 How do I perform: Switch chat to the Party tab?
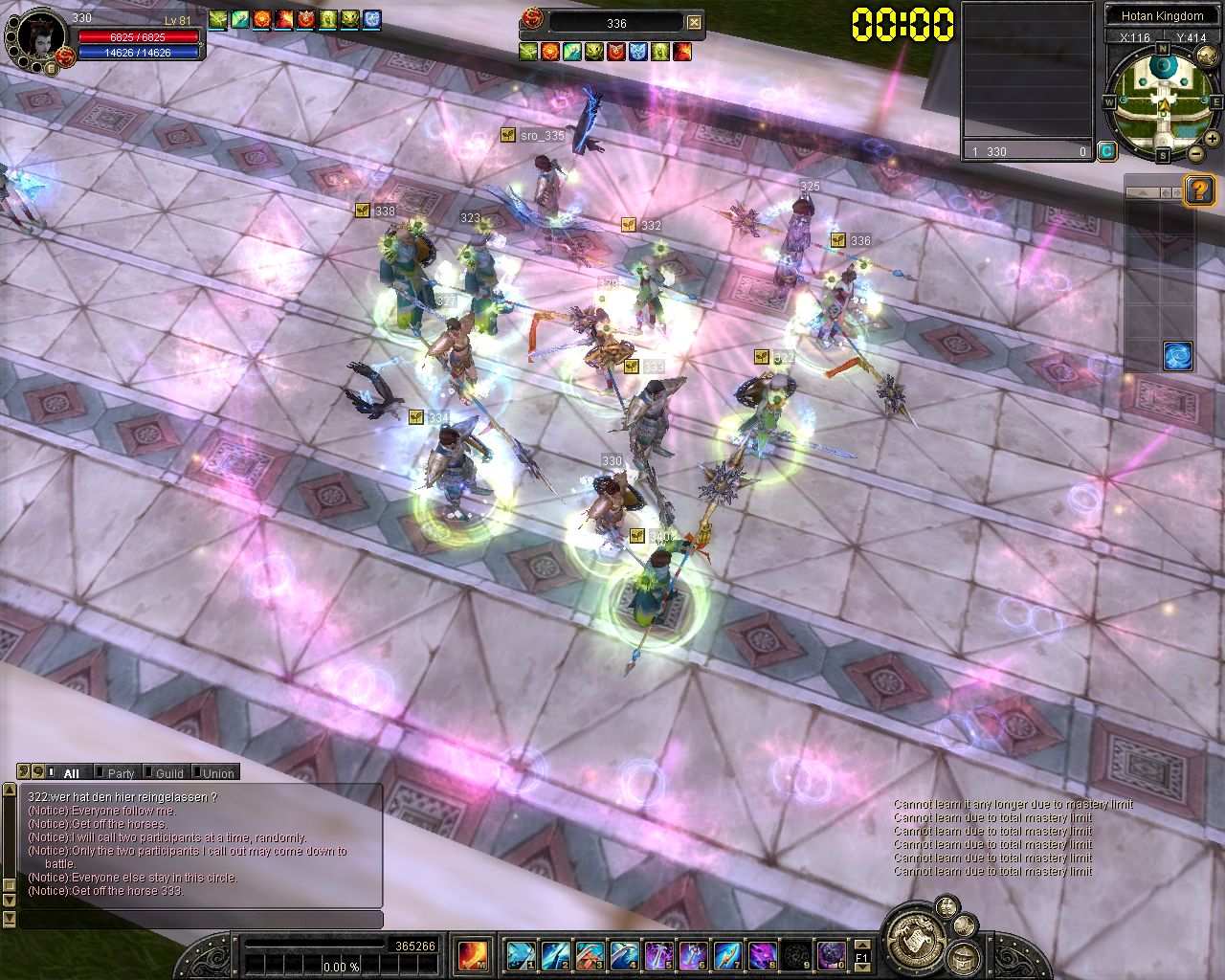(x=121, y=773)
